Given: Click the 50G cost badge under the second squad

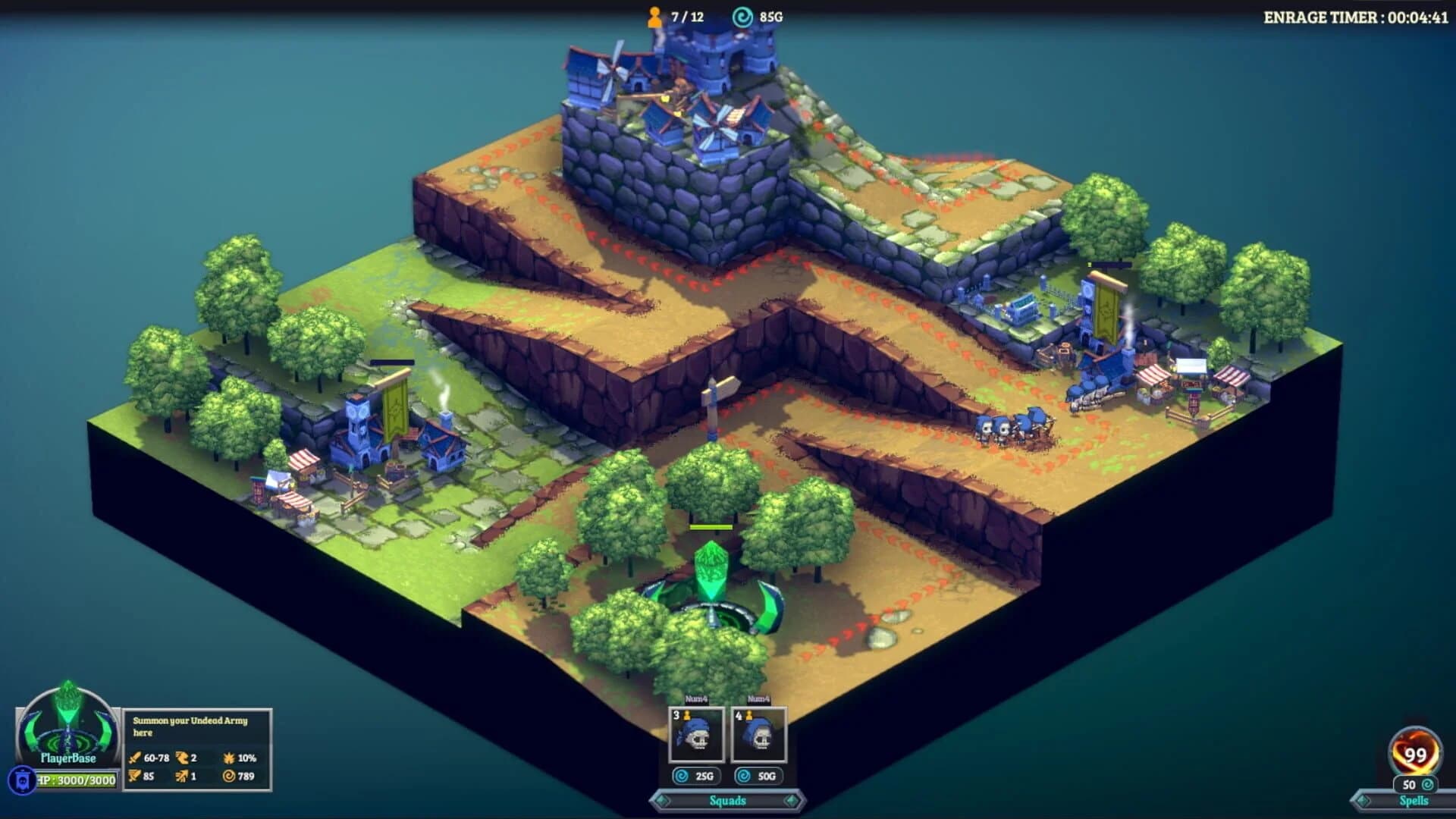Looking at the screenshot, I should point(758,775).
